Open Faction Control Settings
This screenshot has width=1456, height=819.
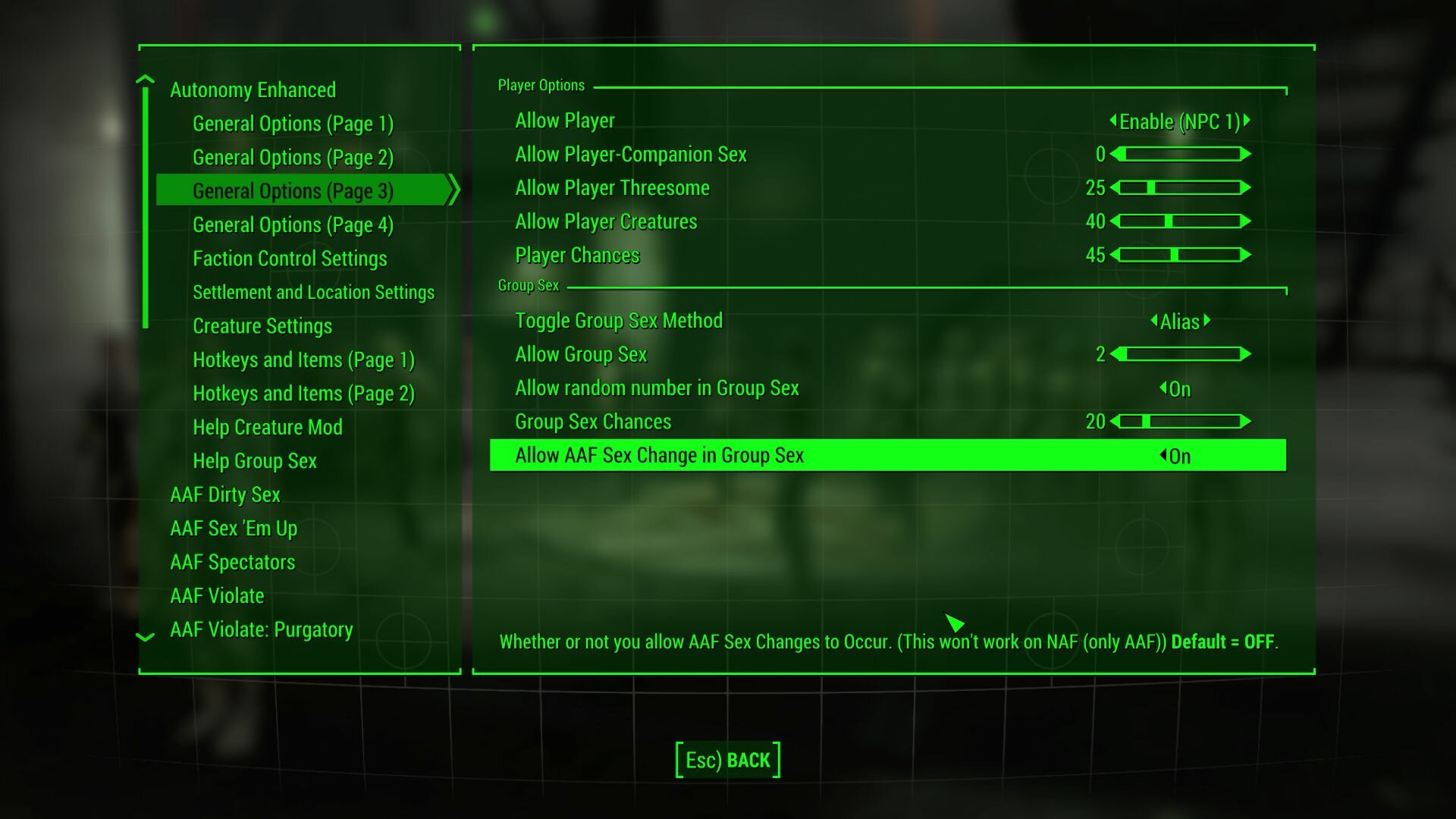pyautogui.click(x=290, y=259)
